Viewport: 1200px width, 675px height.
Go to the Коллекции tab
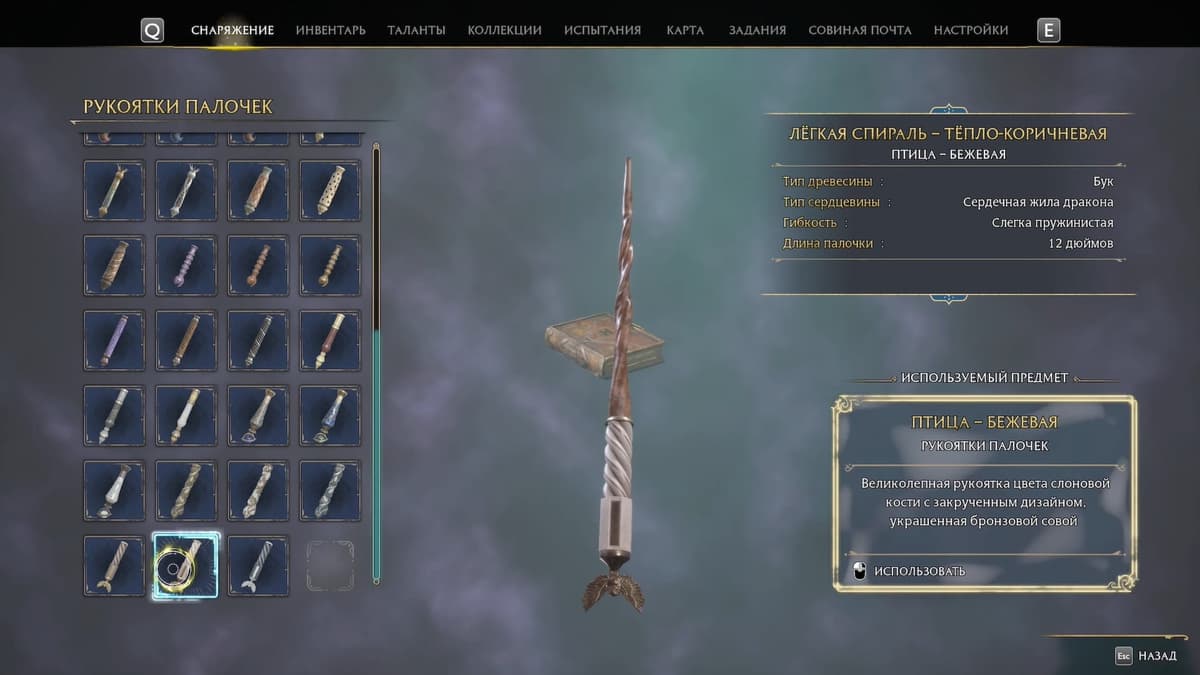pos(504,30)
